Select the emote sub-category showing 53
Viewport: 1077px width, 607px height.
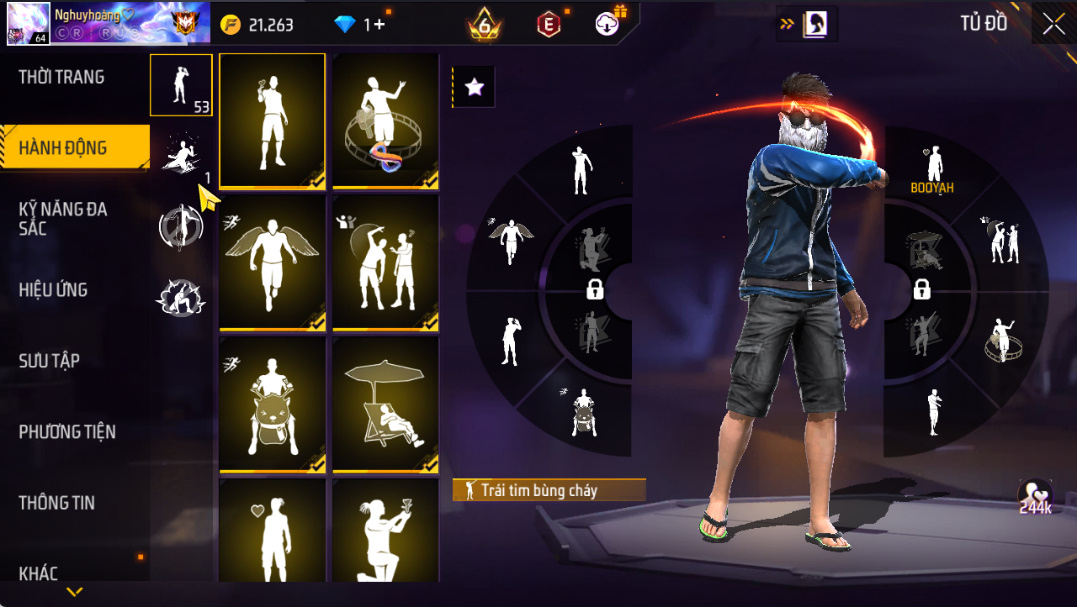181,85
